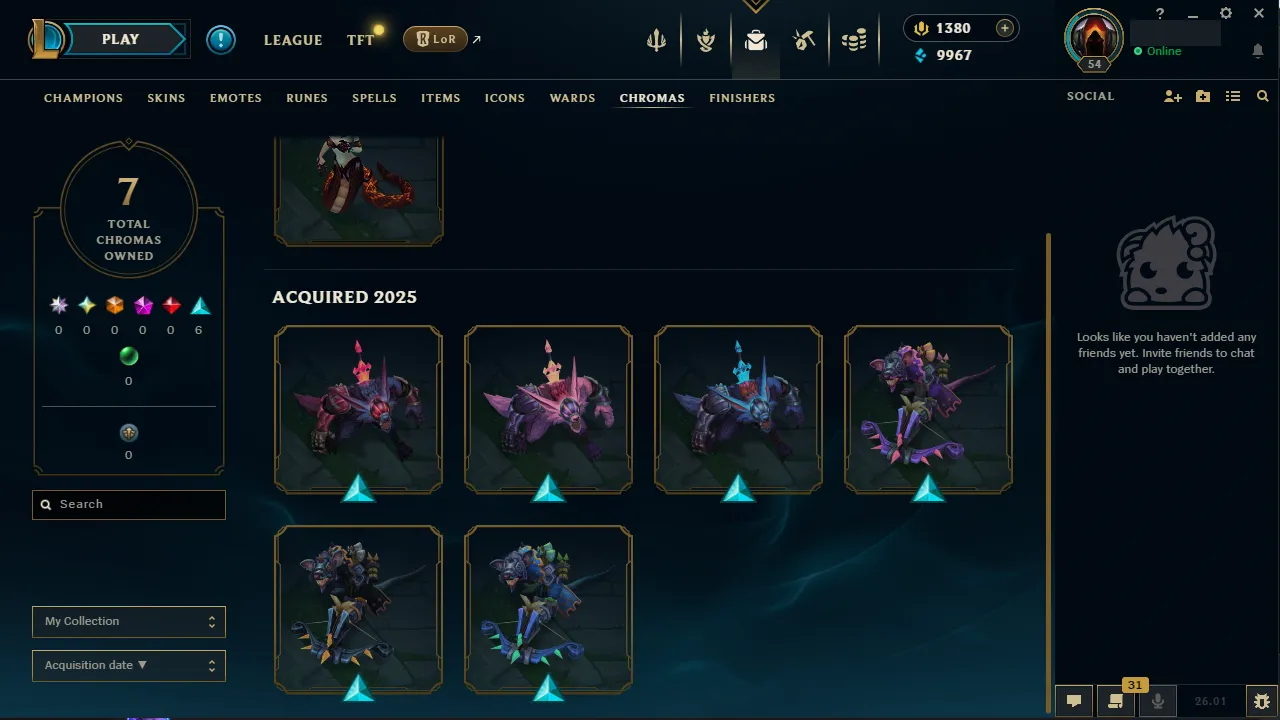Mute your microphone
Image resolution: width=1280 pixels, height=720 pixels.
click(1157, 700)
